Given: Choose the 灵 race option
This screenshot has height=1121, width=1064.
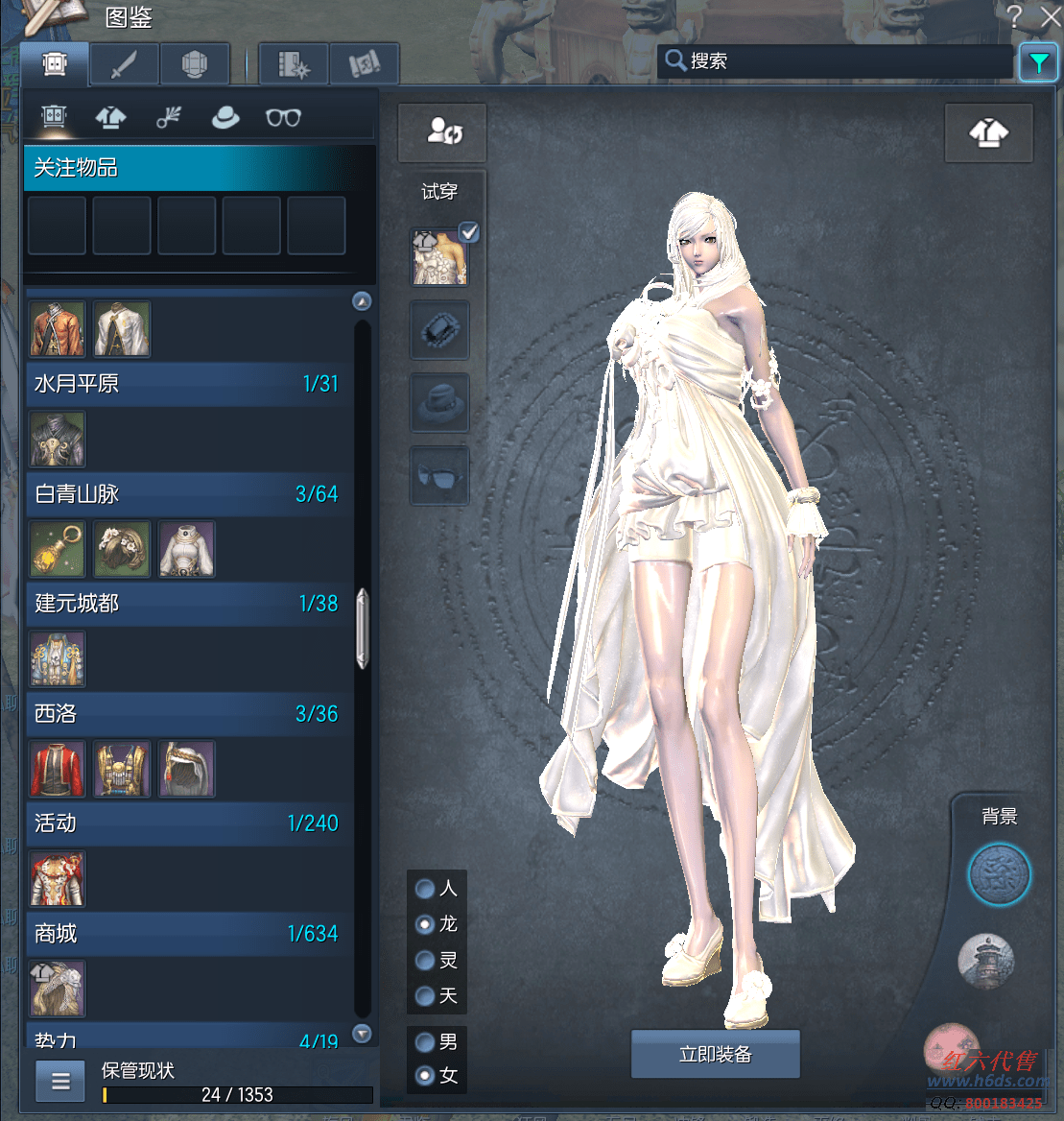Looking at the screenshot, I should (425, 961).
